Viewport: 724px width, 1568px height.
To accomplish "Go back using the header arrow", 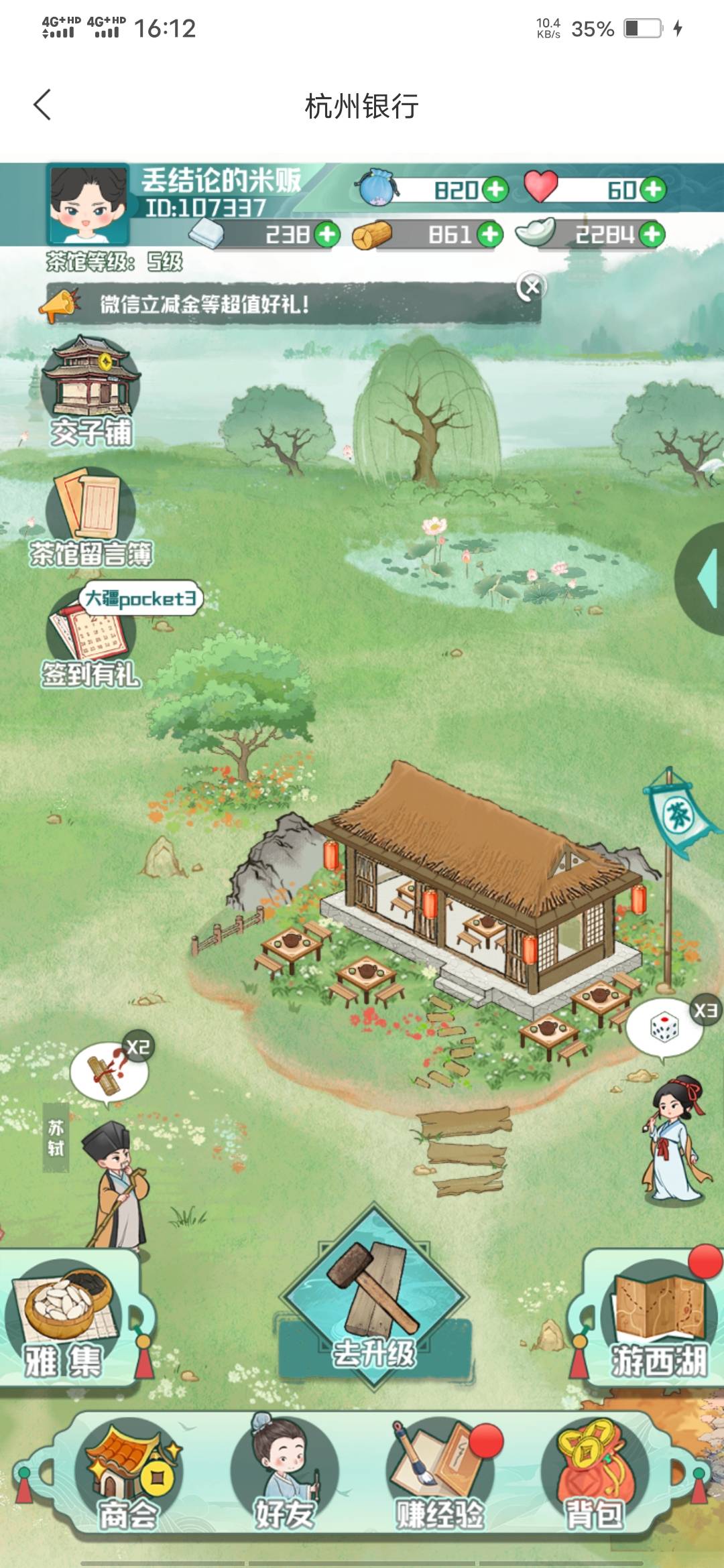I will pyautogui.click(x=42, y=105).
